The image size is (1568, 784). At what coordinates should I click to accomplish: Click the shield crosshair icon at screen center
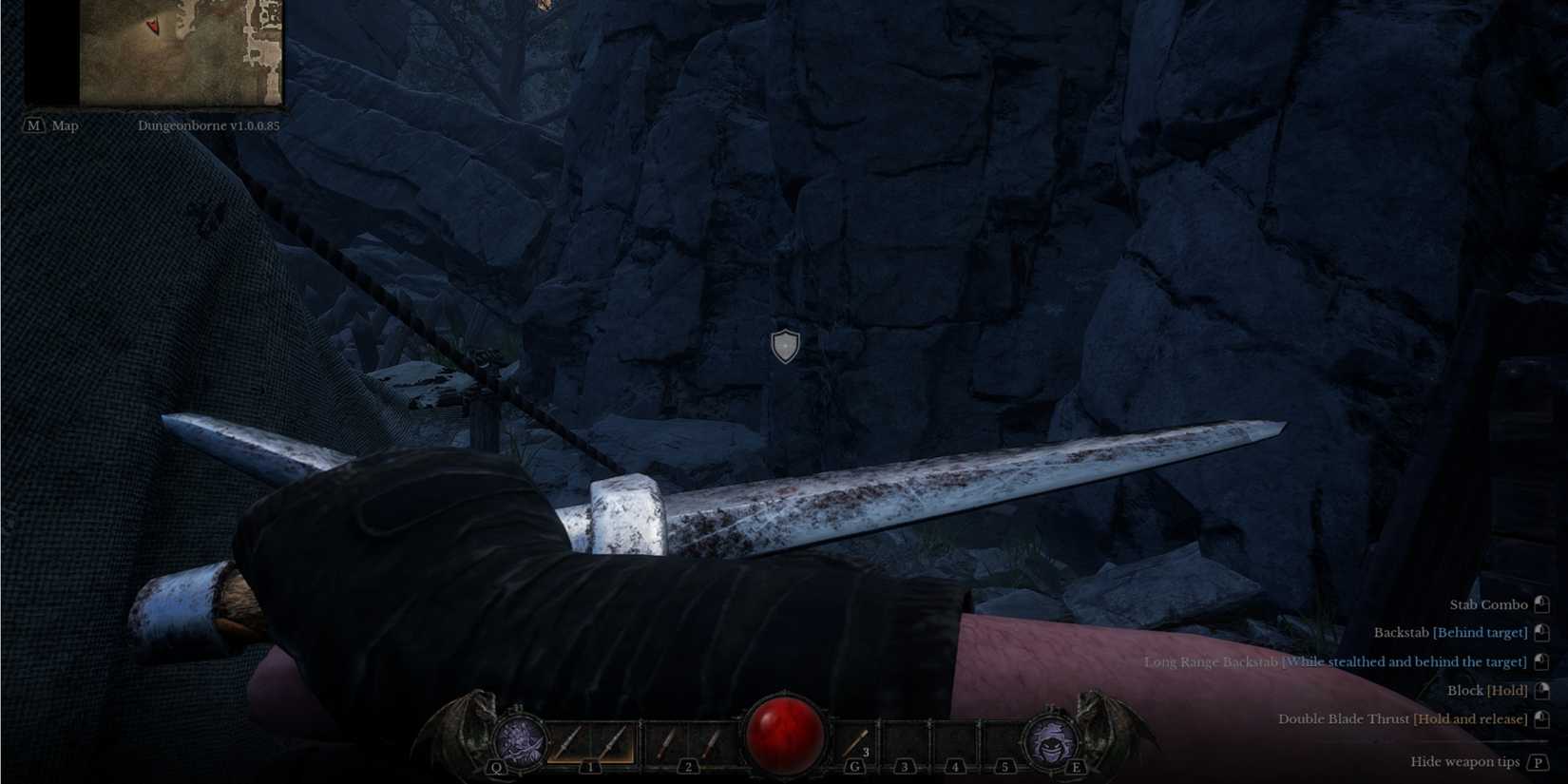click(784, 345)
